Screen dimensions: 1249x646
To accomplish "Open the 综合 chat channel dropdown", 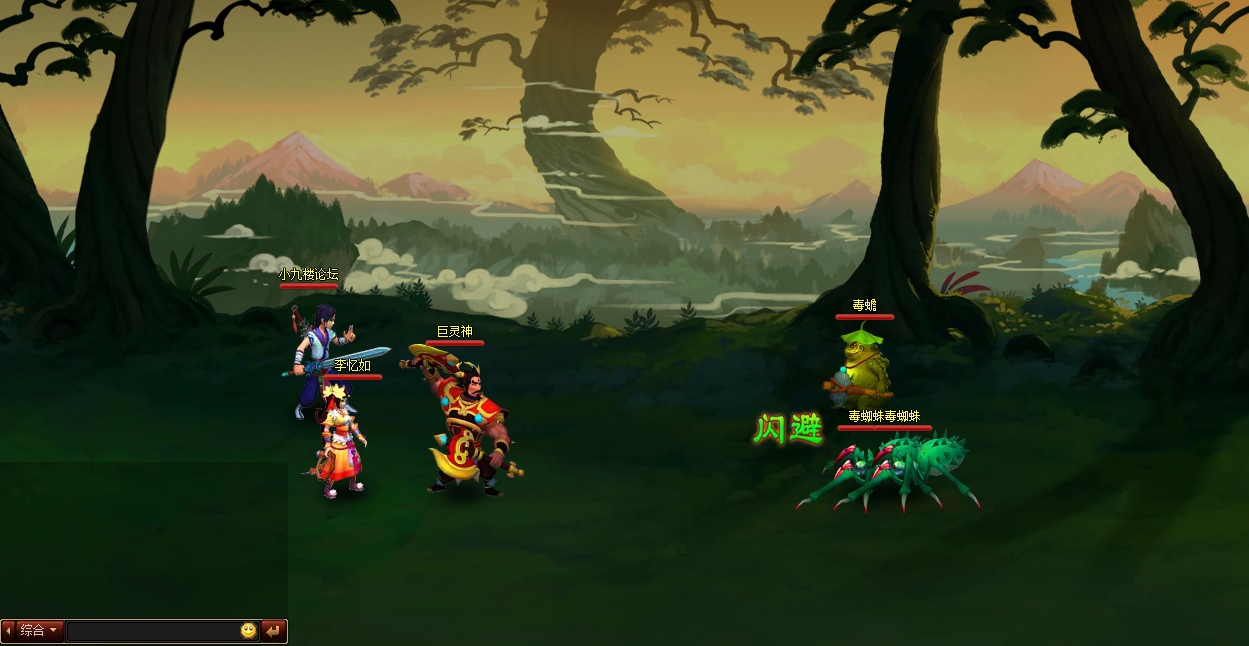I will [40, 631].
